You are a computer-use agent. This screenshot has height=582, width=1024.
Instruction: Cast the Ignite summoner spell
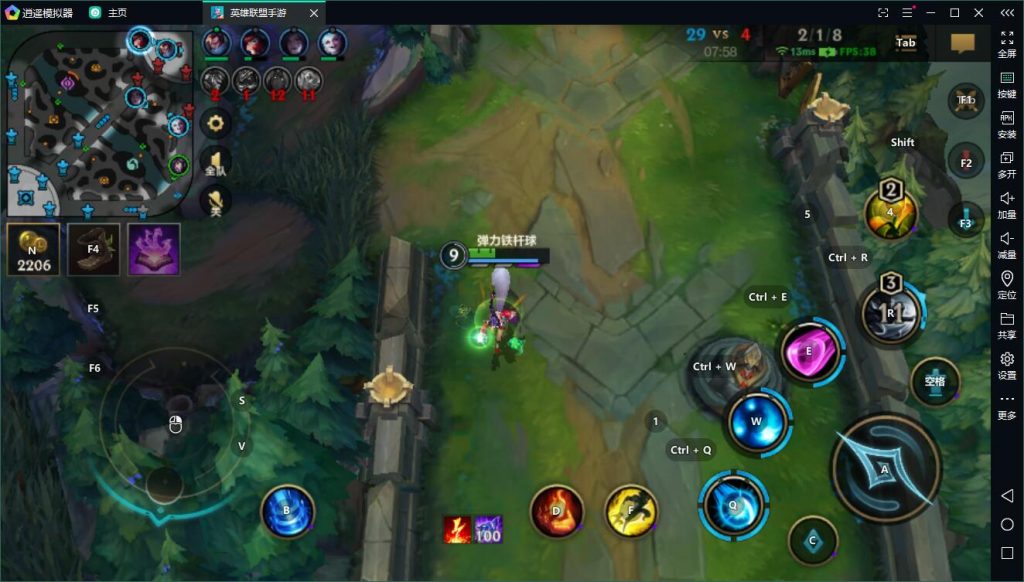[556, 510]
